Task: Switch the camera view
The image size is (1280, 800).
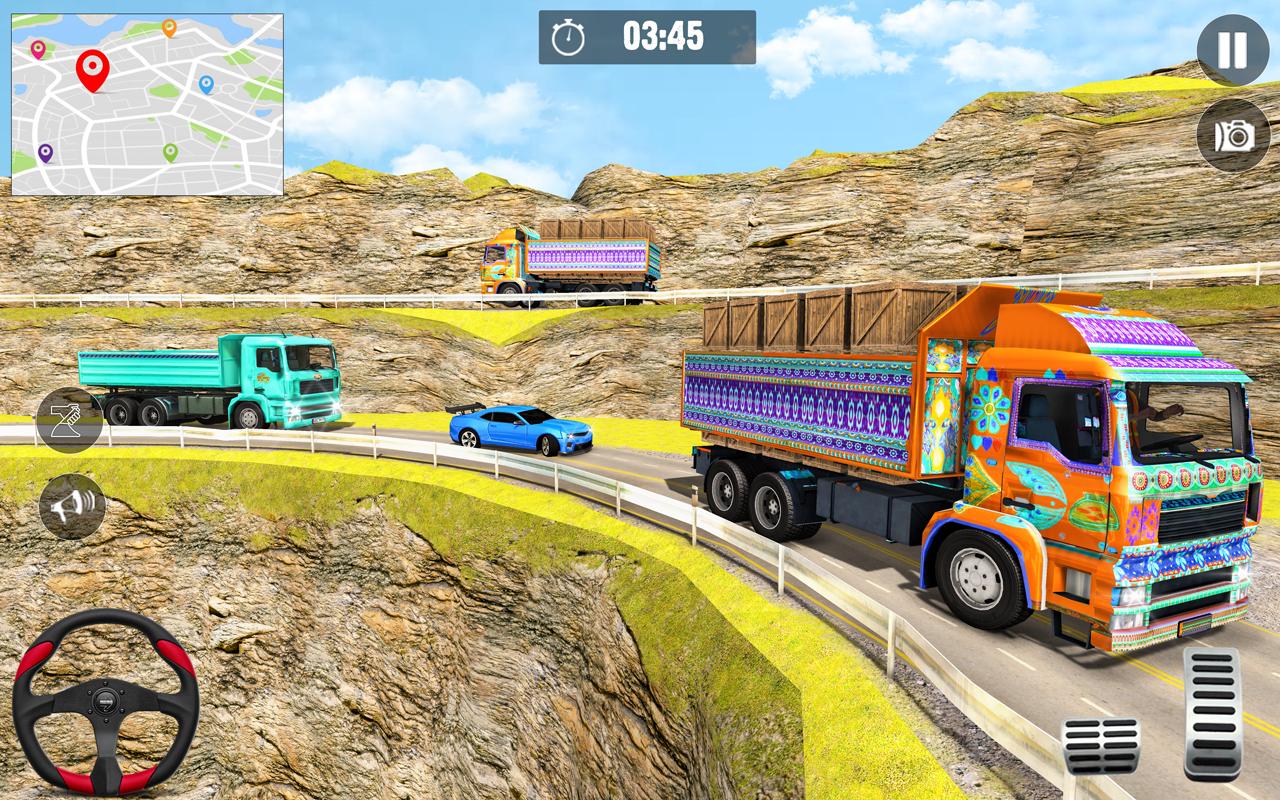Action: tap(1232, 135)
